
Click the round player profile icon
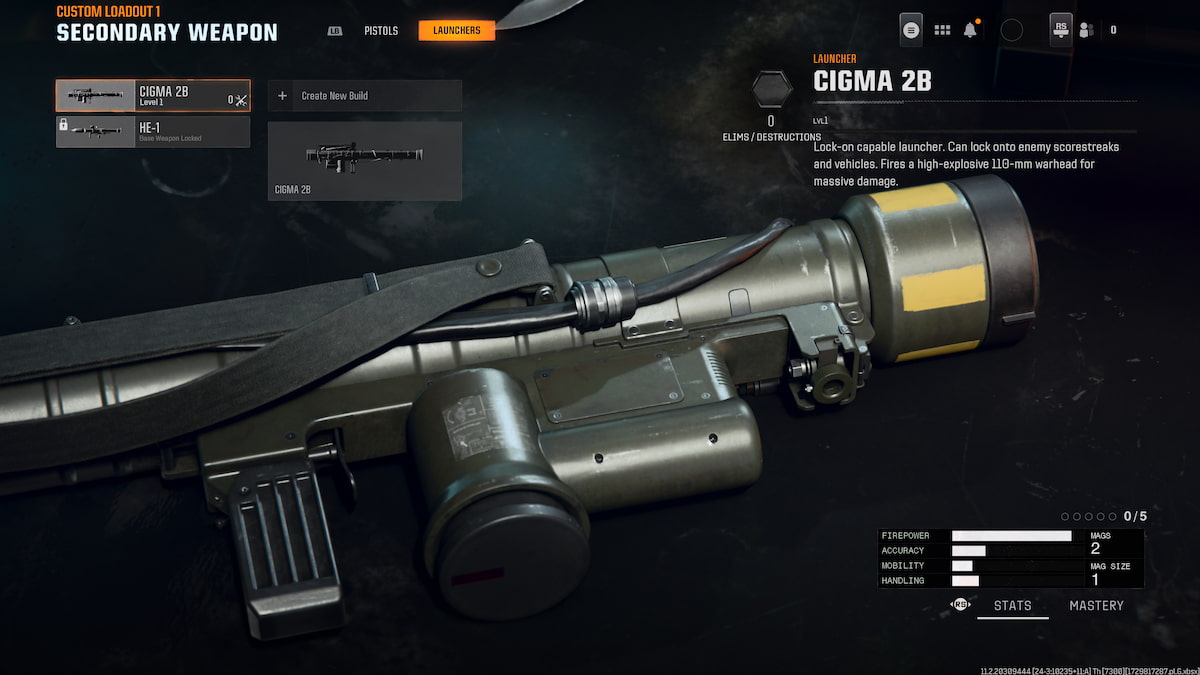[x=1011, y=30]
